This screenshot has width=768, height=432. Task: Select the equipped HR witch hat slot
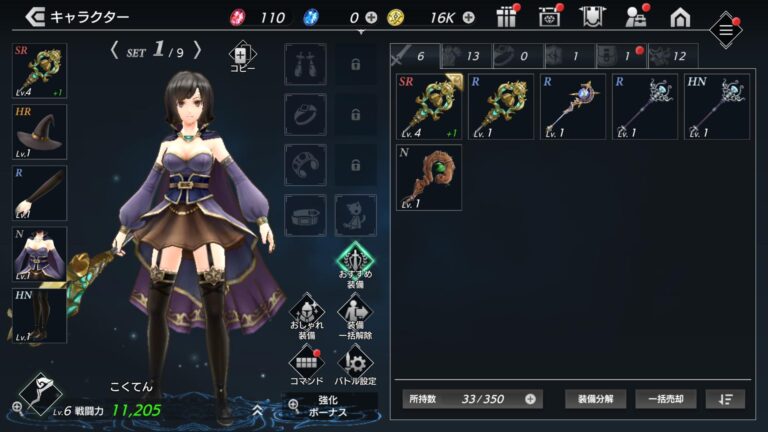coord(40,132)
